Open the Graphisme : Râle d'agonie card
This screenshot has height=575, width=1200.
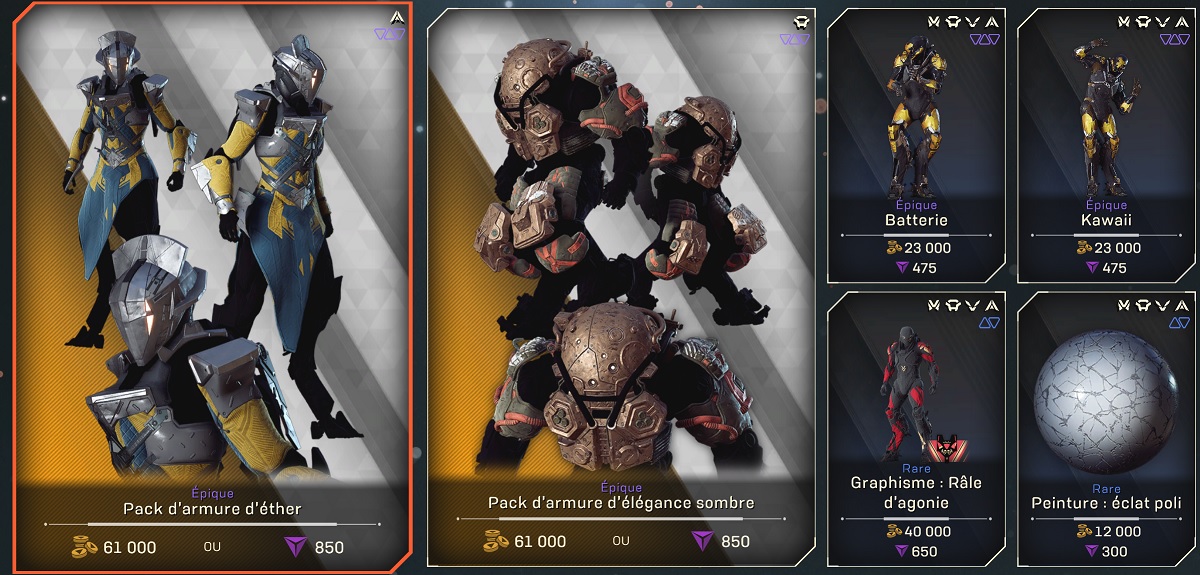click(916, 428)
